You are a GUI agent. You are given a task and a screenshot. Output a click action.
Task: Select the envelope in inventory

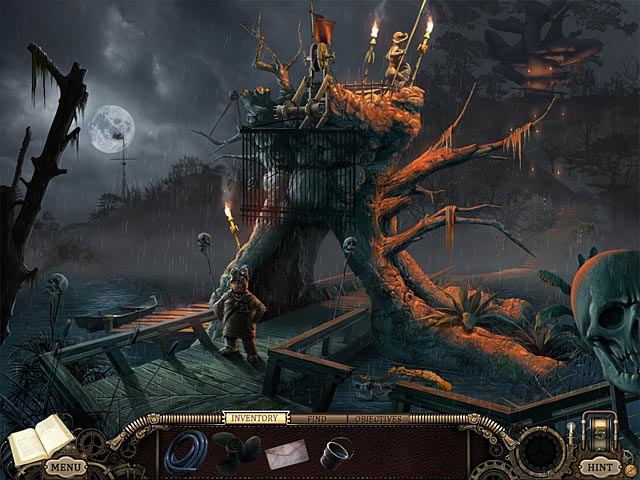(x=287, y=454)
